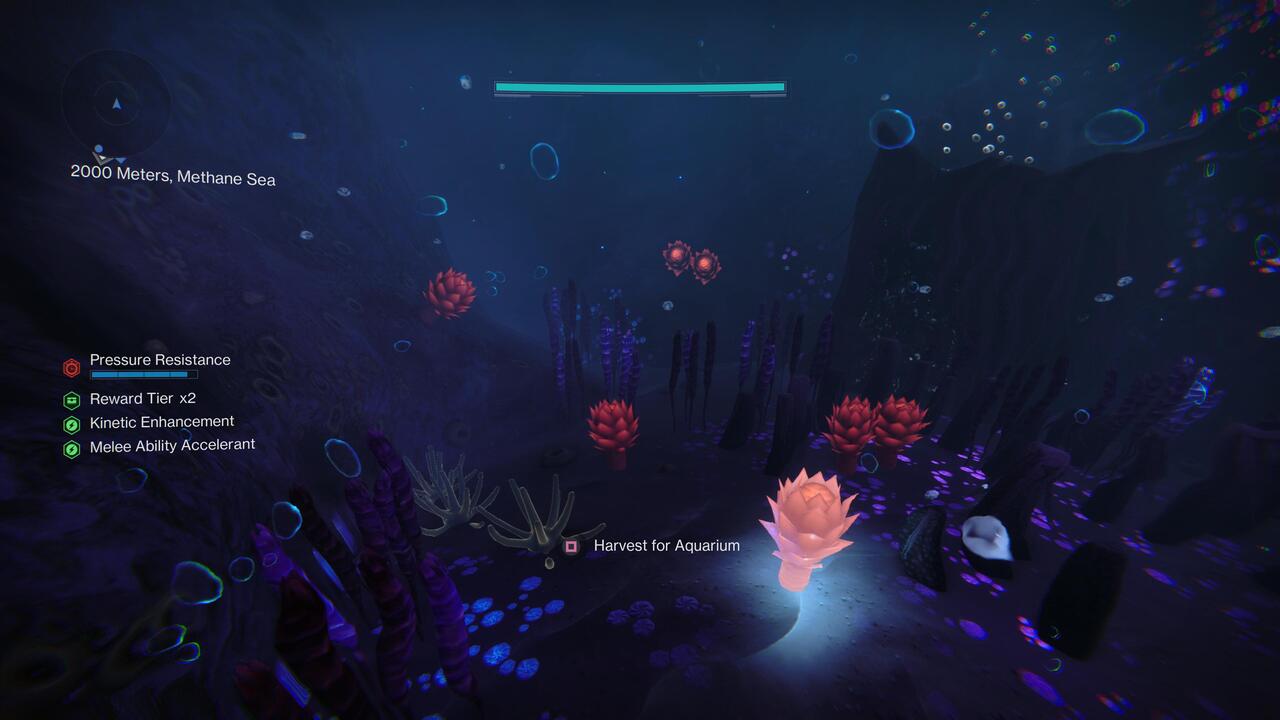
Task: Click the health bar at screen top
Action: point(638,87)
